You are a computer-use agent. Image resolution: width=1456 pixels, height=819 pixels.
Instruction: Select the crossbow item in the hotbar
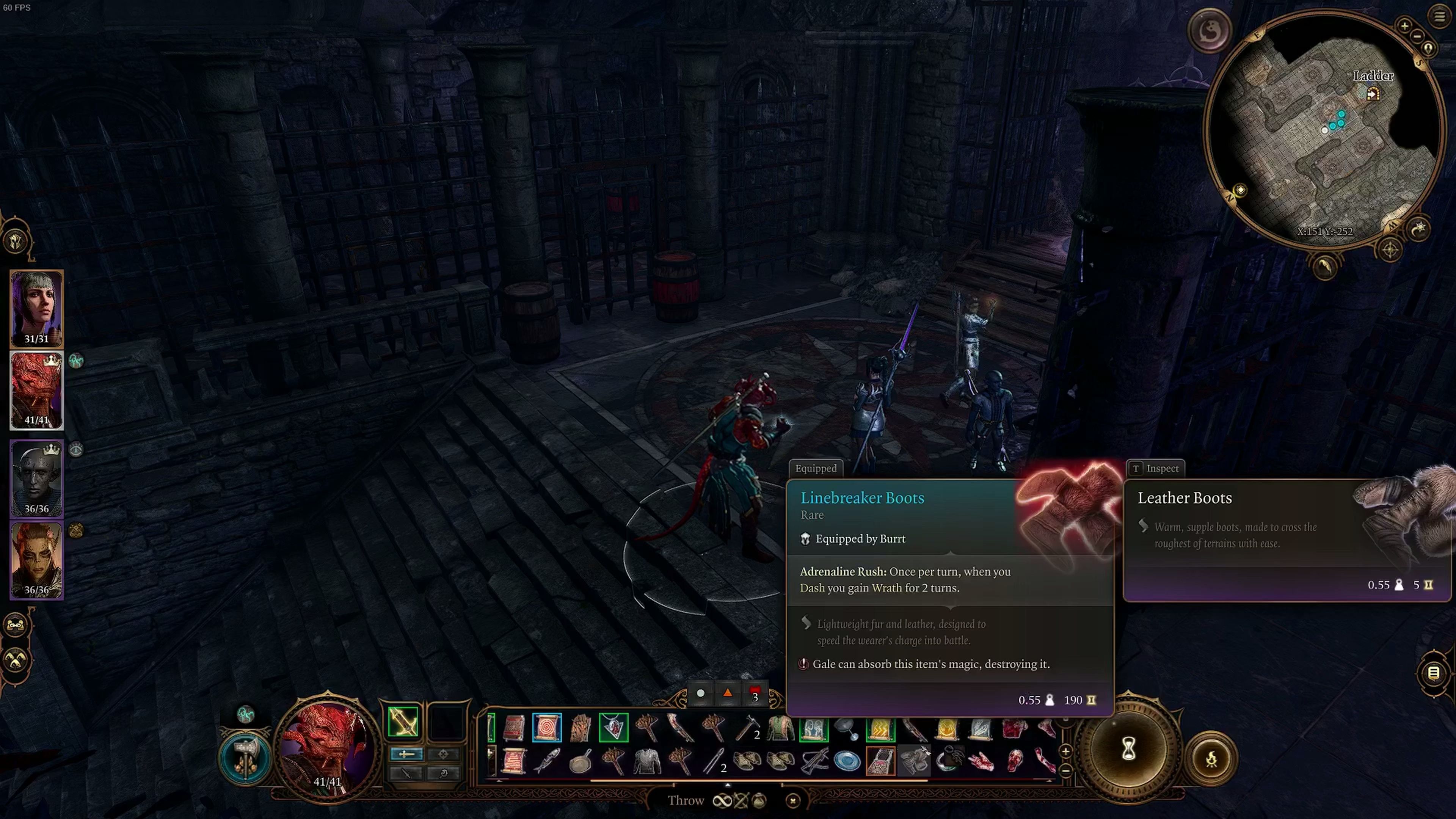click(x=814, y=761)
